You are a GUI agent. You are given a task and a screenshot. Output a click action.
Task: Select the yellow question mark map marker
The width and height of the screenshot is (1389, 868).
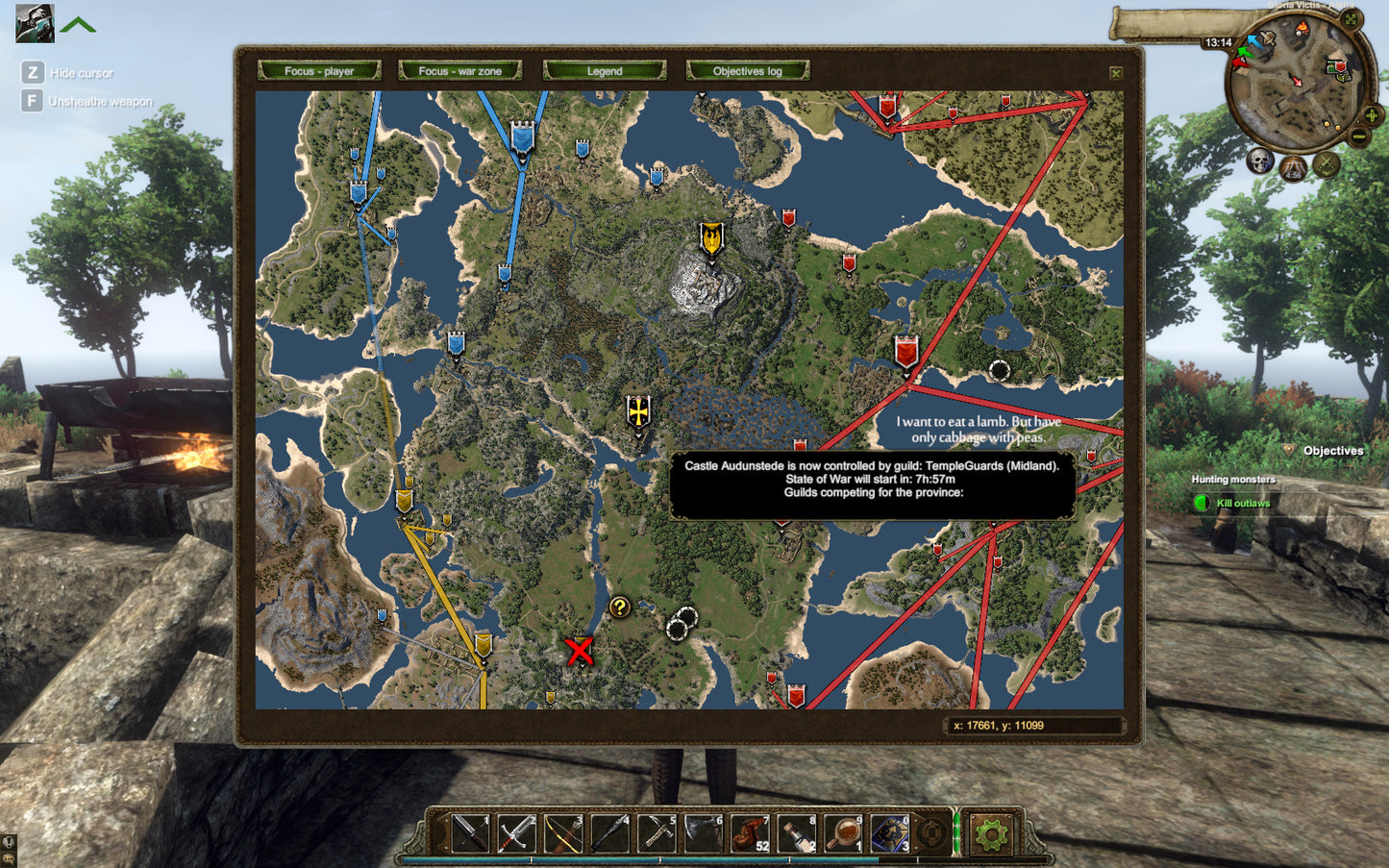[x=620, y=608]
